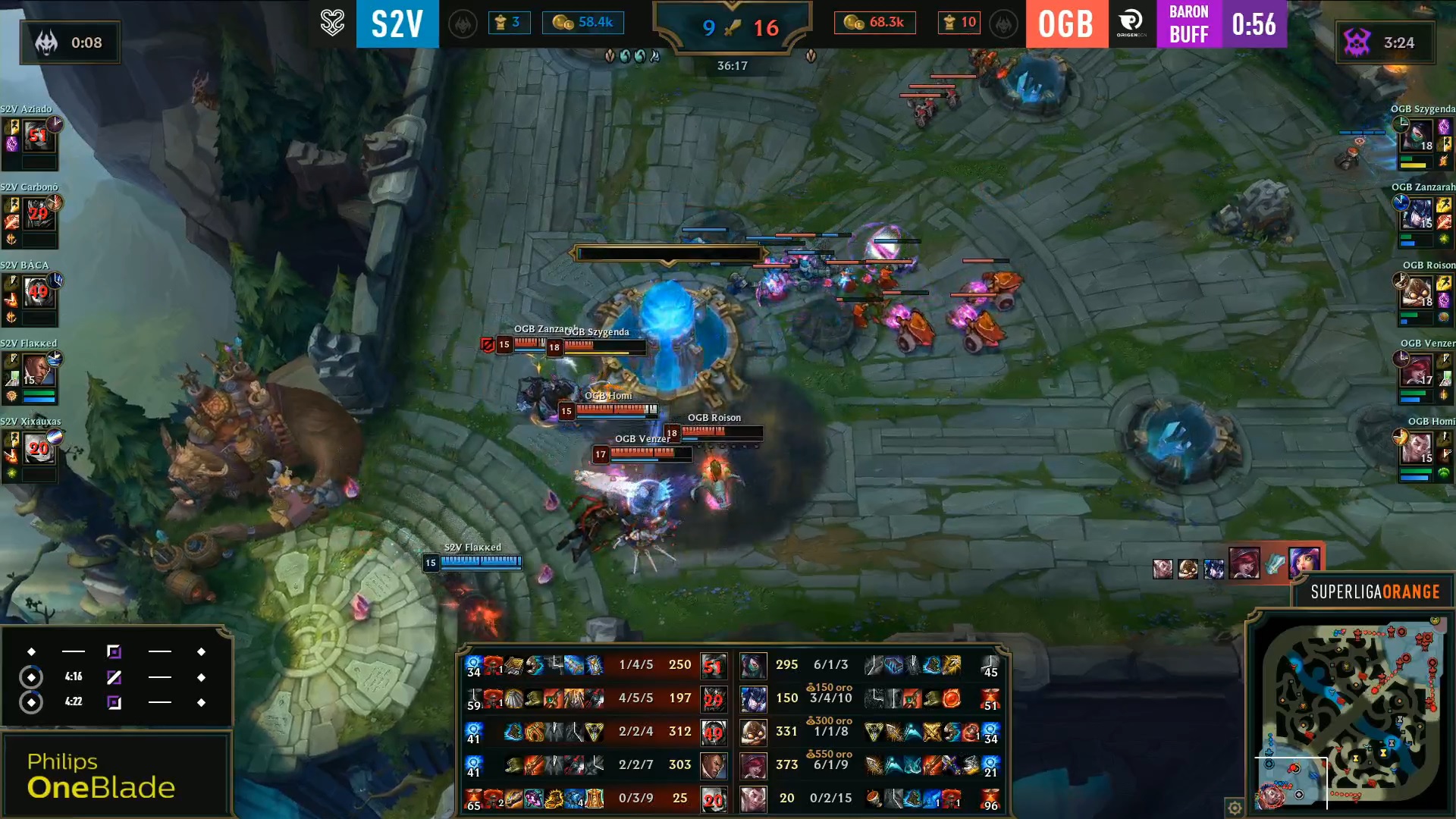This screenshot has width=1456, height=819.
Task: Select OGB Venzer's champion portrait
Action: (x=1417, y=371)
